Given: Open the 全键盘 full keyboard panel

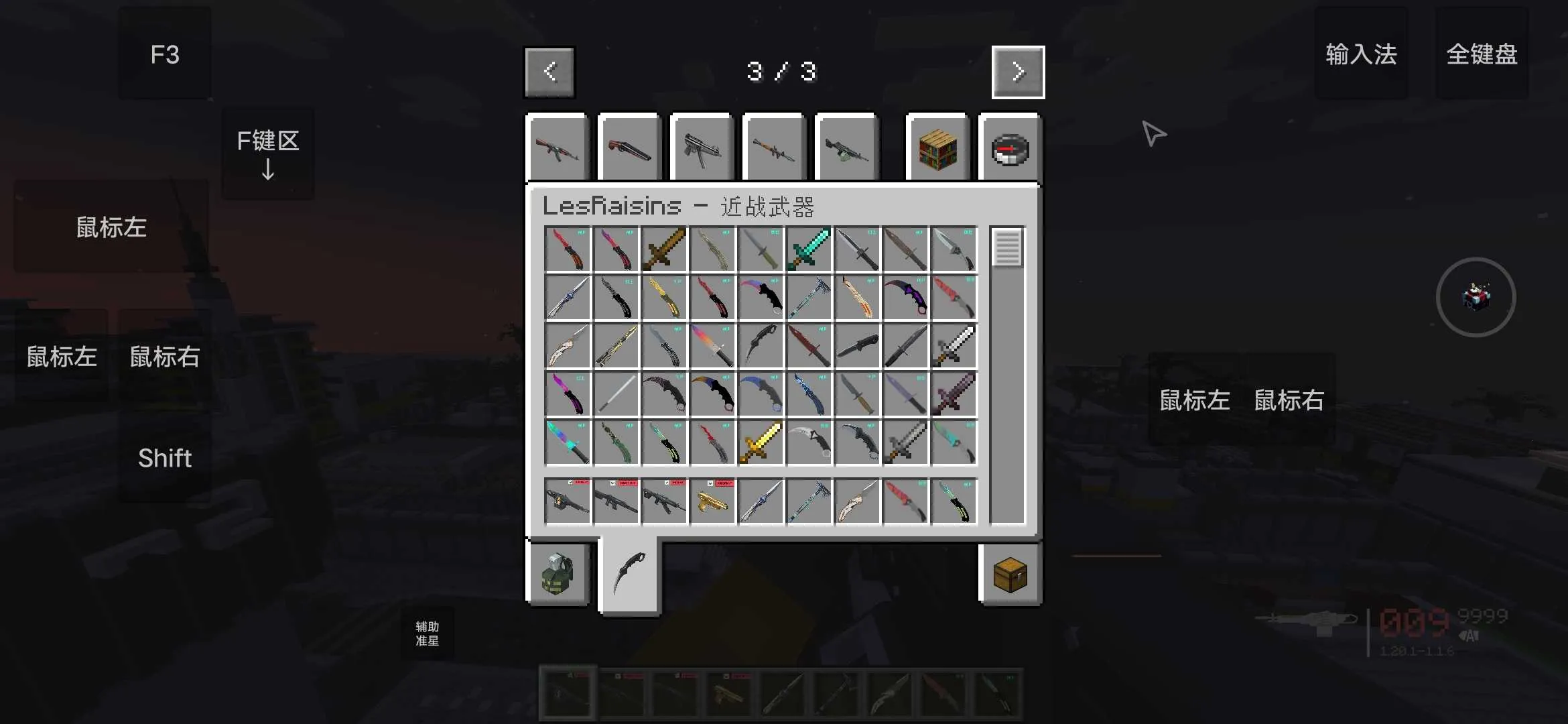Looking at the screenshot, I should pyautogui.click(x=1482, y=55).
